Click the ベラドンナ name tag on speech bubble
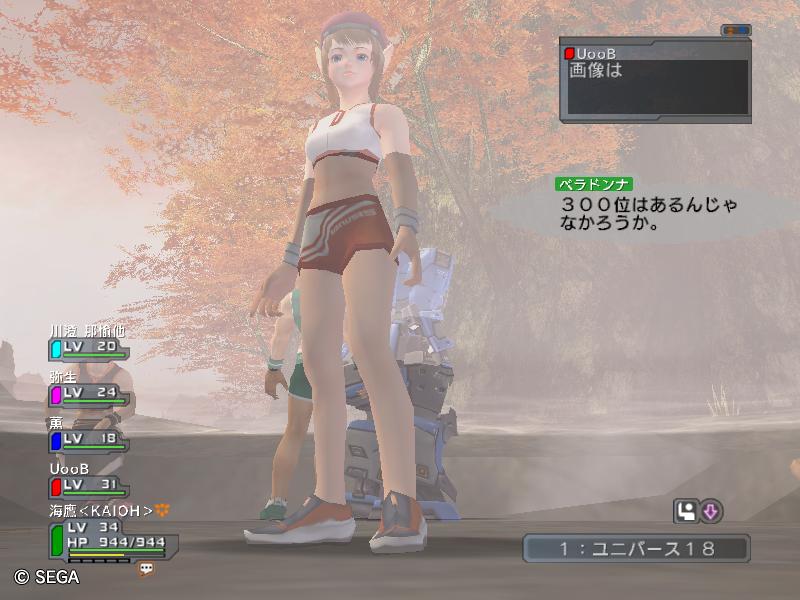The width and height of the screenshot is (800, 600). [x=597, y=185]
